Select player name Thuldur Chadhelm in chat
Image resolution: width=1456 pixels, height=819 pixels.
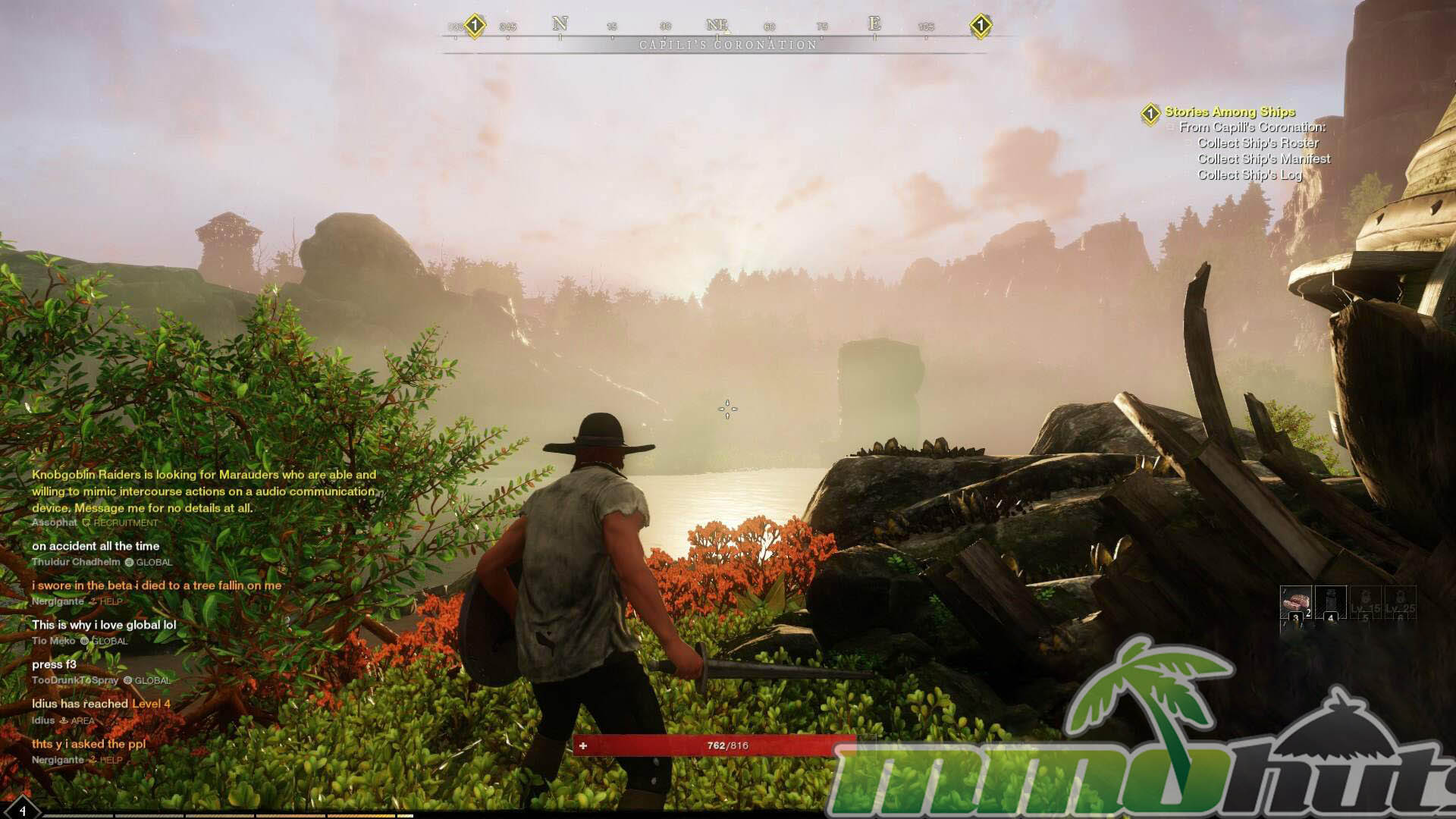coord(76,562)
